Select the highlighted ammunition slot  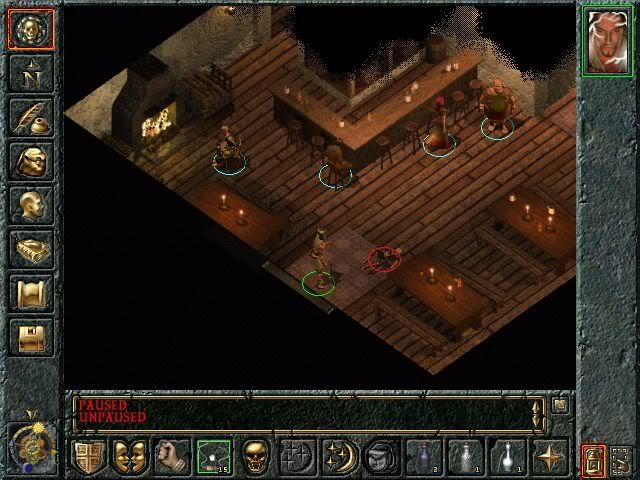pos(213,456)
